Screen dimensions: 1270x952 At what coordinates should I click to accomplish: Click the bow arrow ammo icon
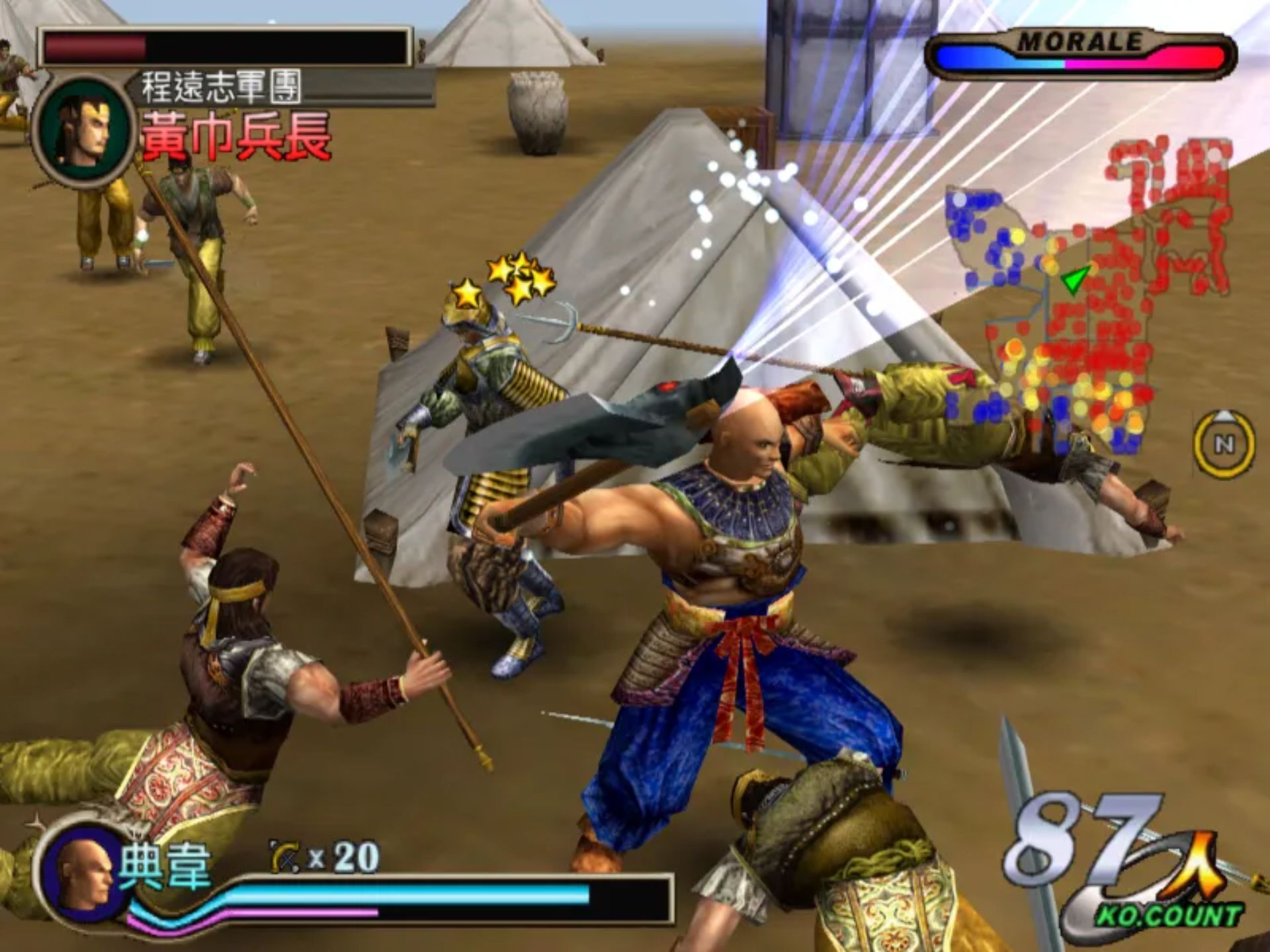click(x=286, y=858)
